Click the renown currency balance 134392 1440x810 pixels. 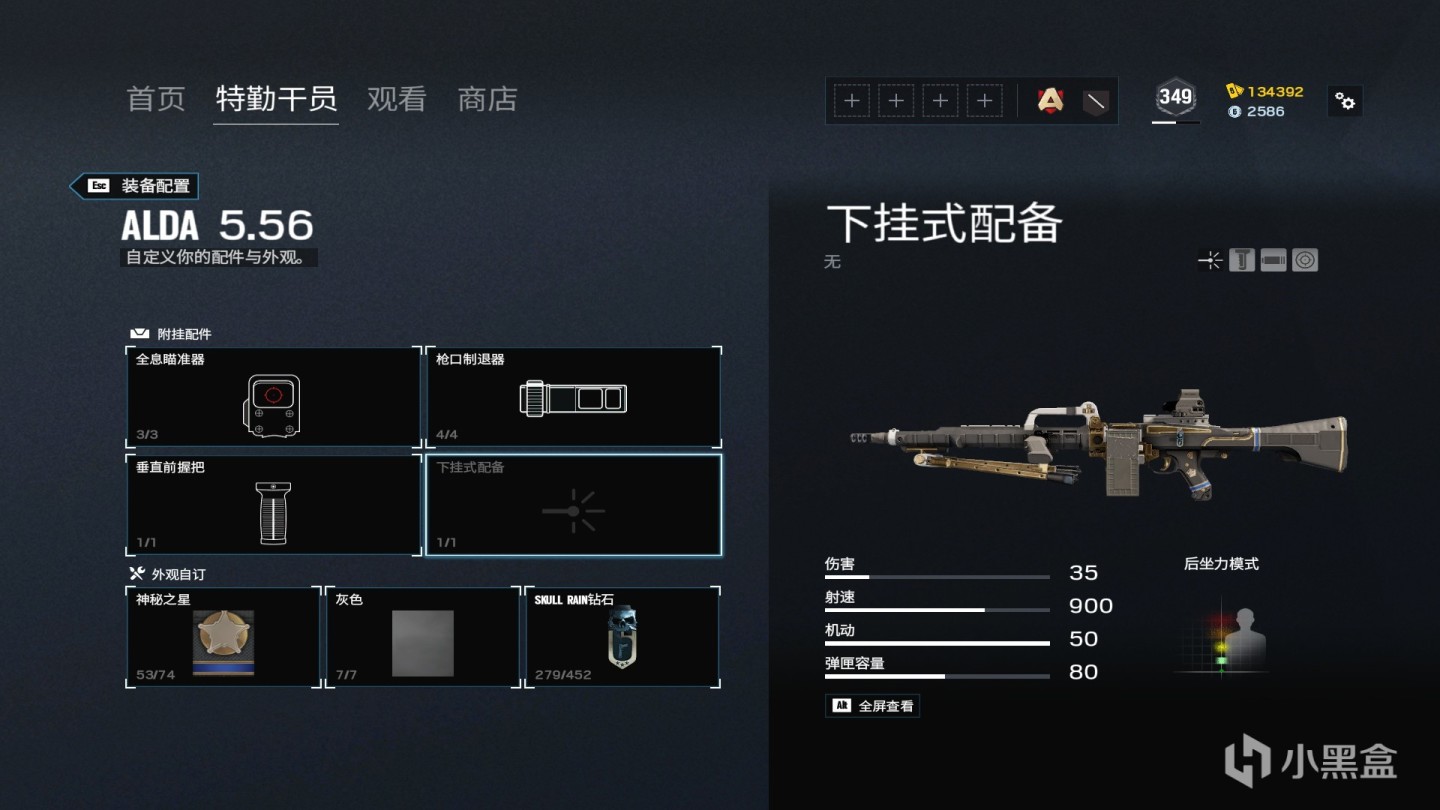(x=1265, y=91)
